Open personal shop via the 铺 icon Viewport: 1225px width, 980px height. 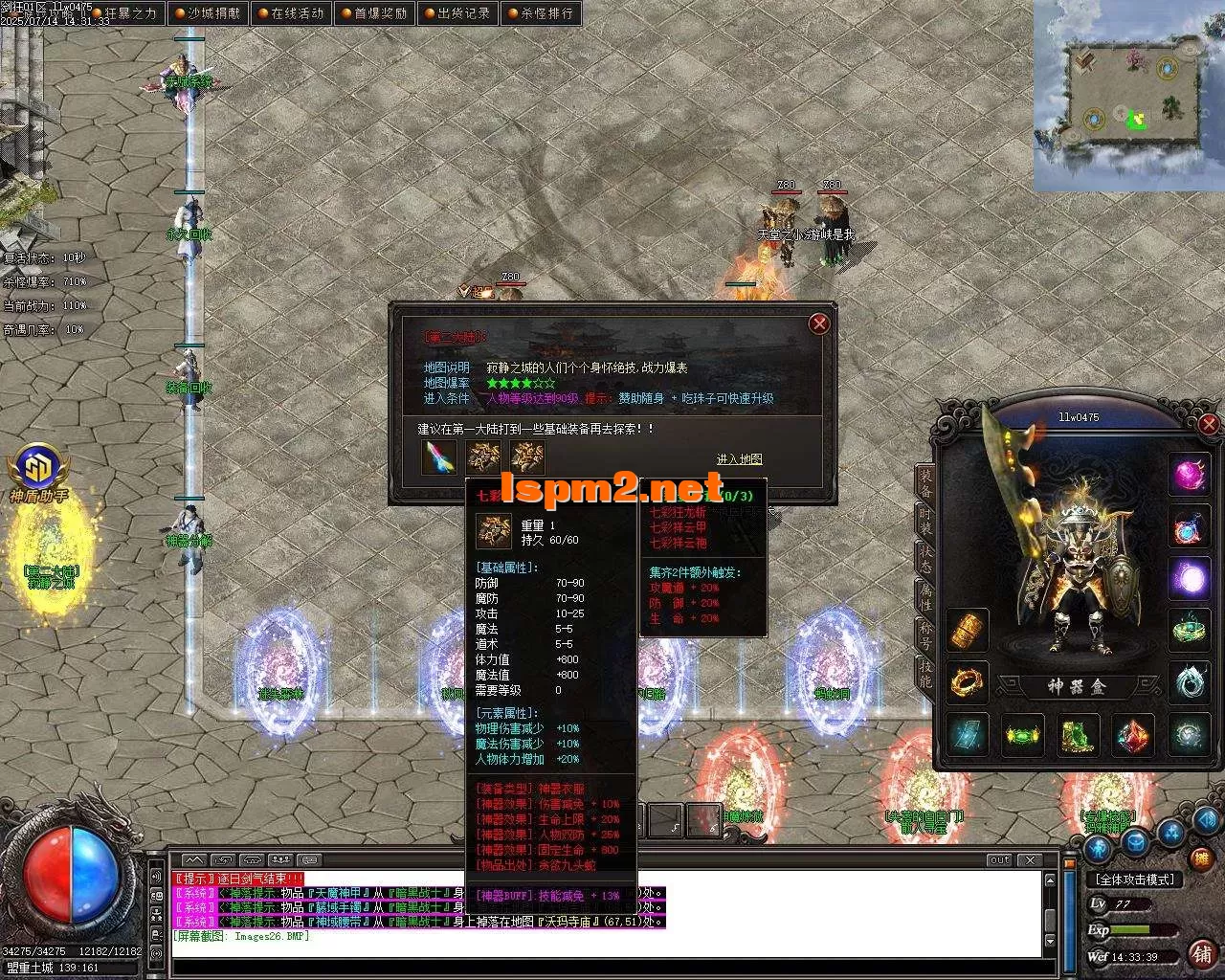[1203, 955]
